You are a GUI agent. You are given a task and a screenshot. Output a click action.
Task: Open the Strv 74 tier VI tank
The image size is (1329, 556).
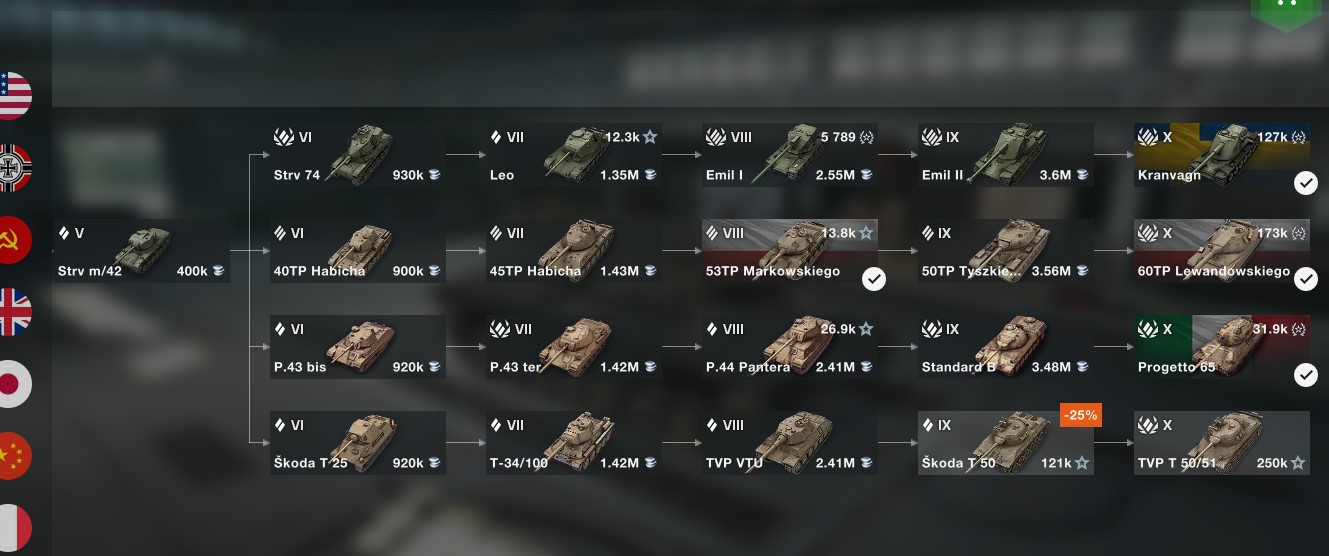tap(357, 155)
